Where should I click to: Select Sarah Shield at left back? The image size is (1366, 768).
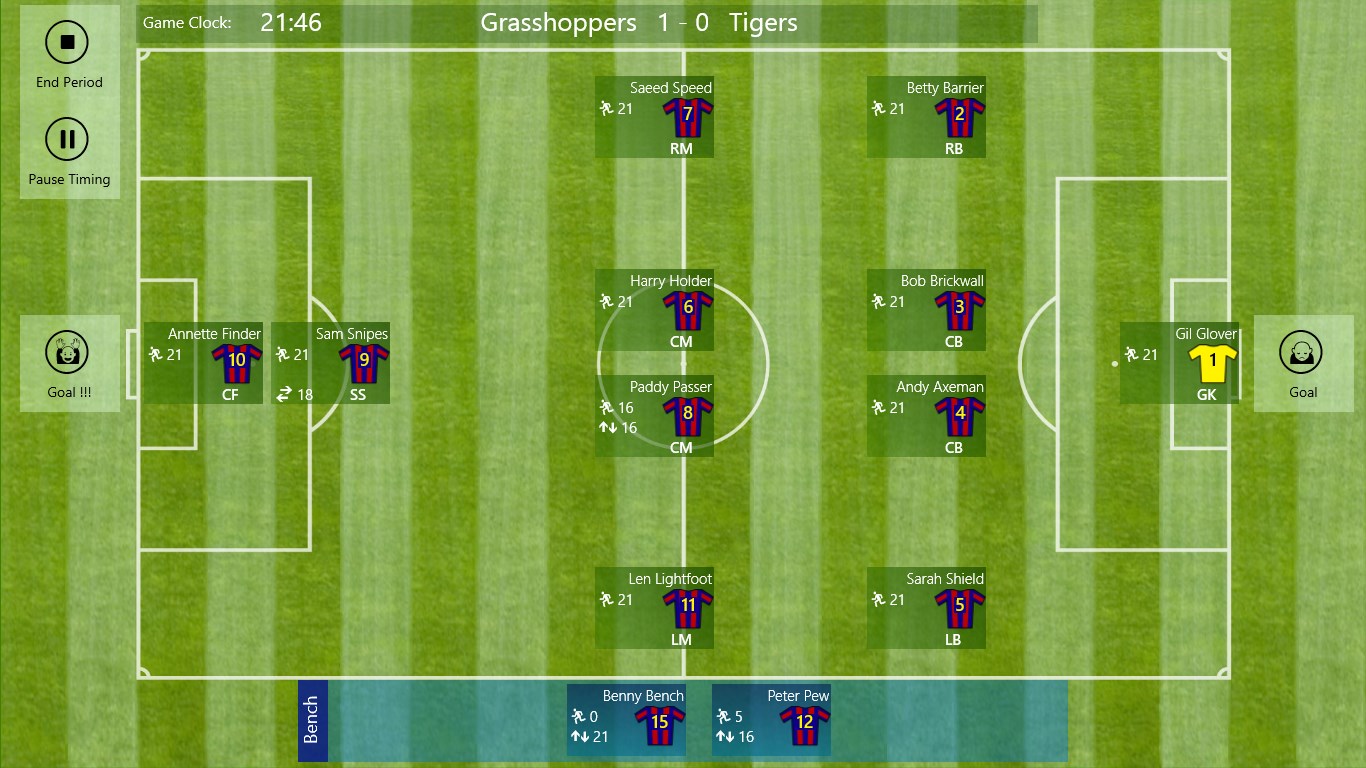927,608
